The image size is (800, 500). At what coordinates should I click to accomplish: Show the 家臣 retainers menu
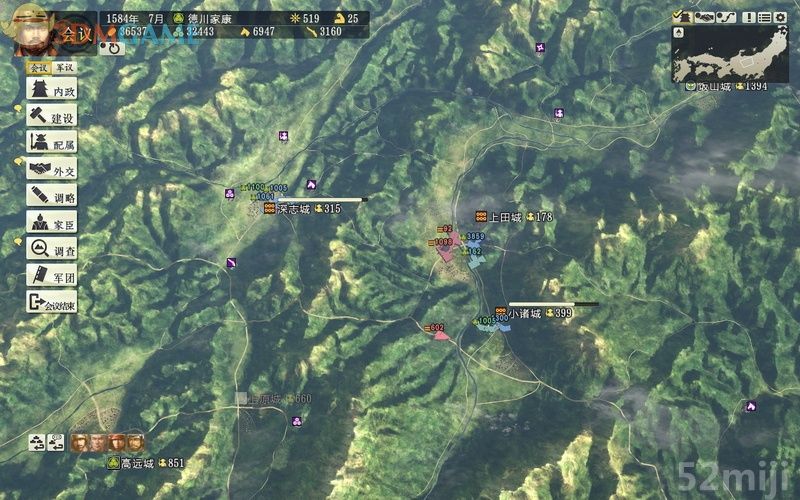click(53, 223)
